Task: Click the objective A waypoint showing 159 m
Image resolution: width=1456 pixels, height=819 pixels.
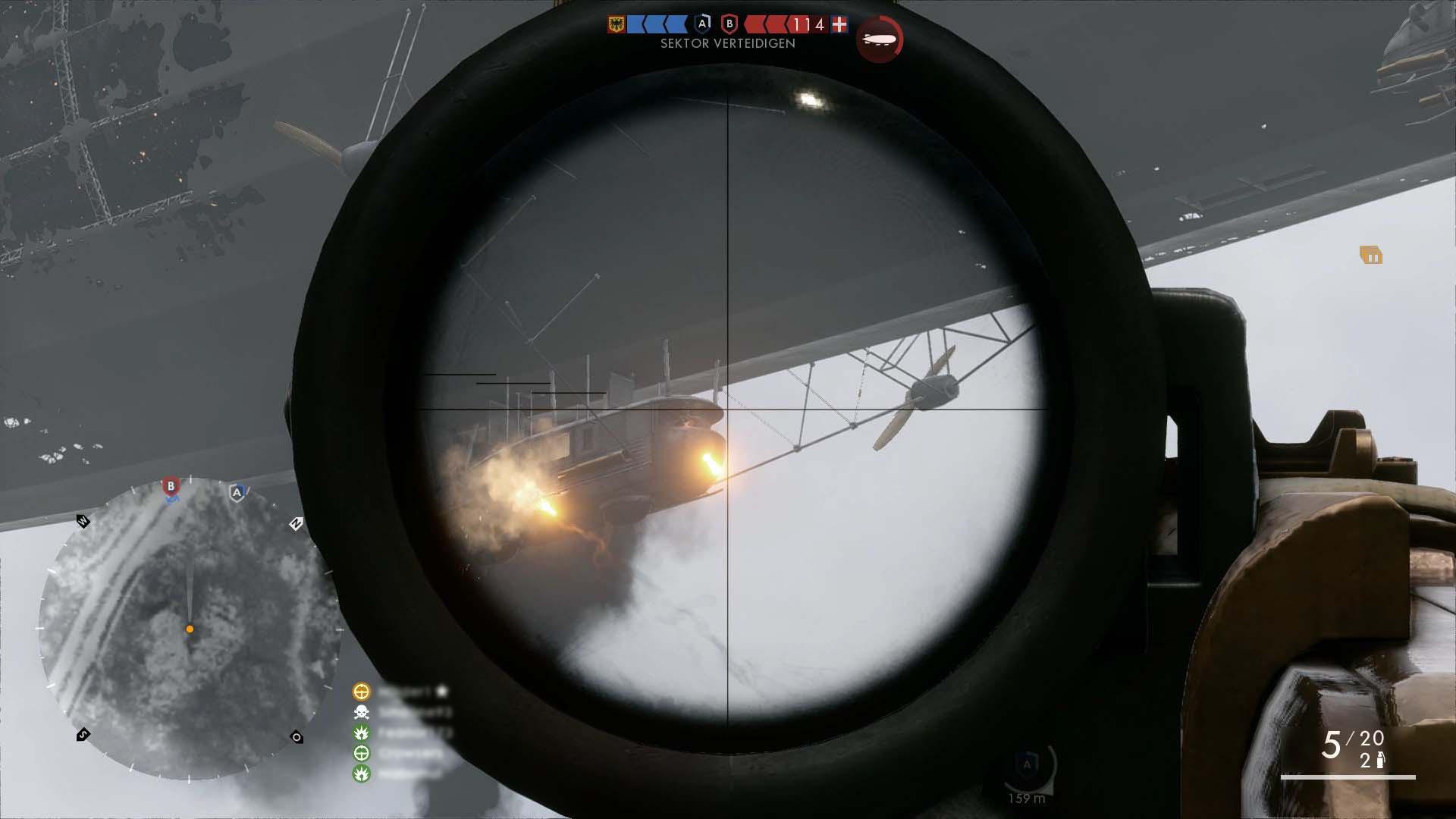Action: click(1027, 767)
